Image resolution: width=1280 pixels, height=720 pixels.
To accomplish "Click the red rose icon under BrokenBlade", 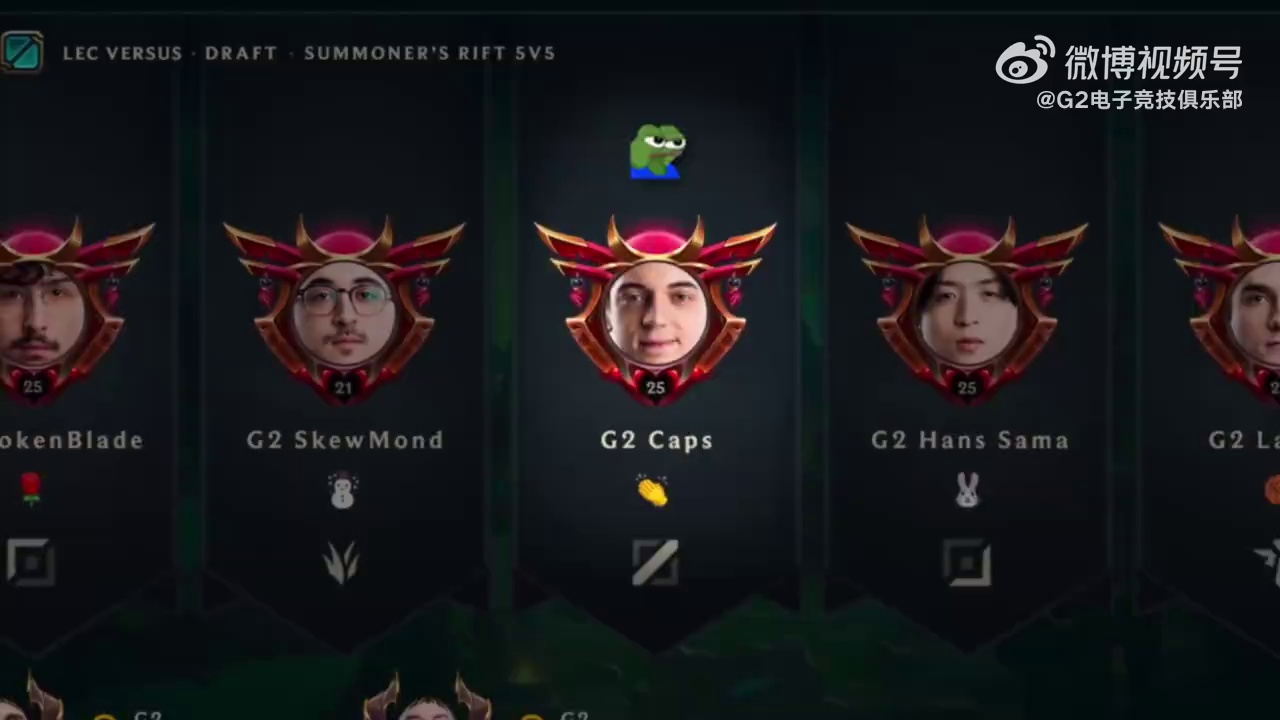I will [31, 489].
